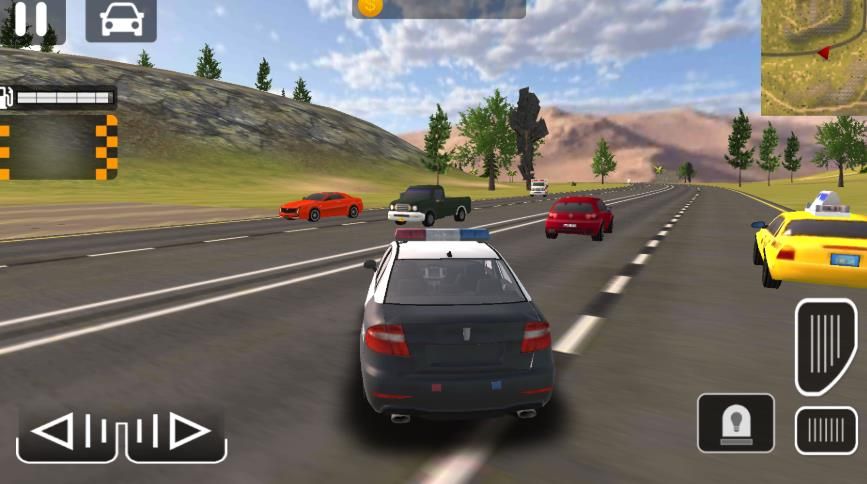Viewport: 867px width, 484px height.
Task: Hit the tall gas pedal
Action: [x=826, y=345]
